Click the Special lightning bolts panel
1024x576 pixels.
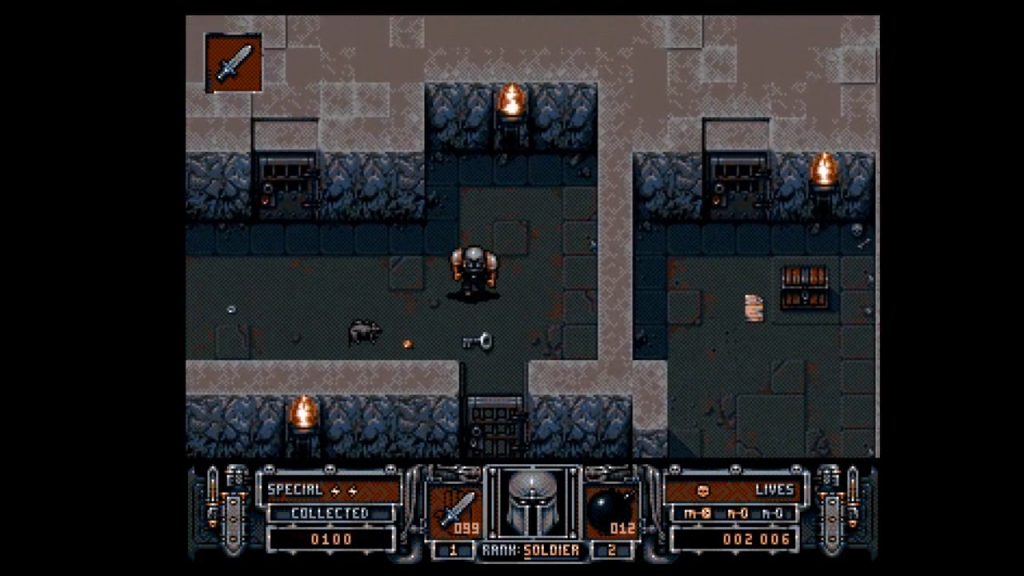coord(331,489)
